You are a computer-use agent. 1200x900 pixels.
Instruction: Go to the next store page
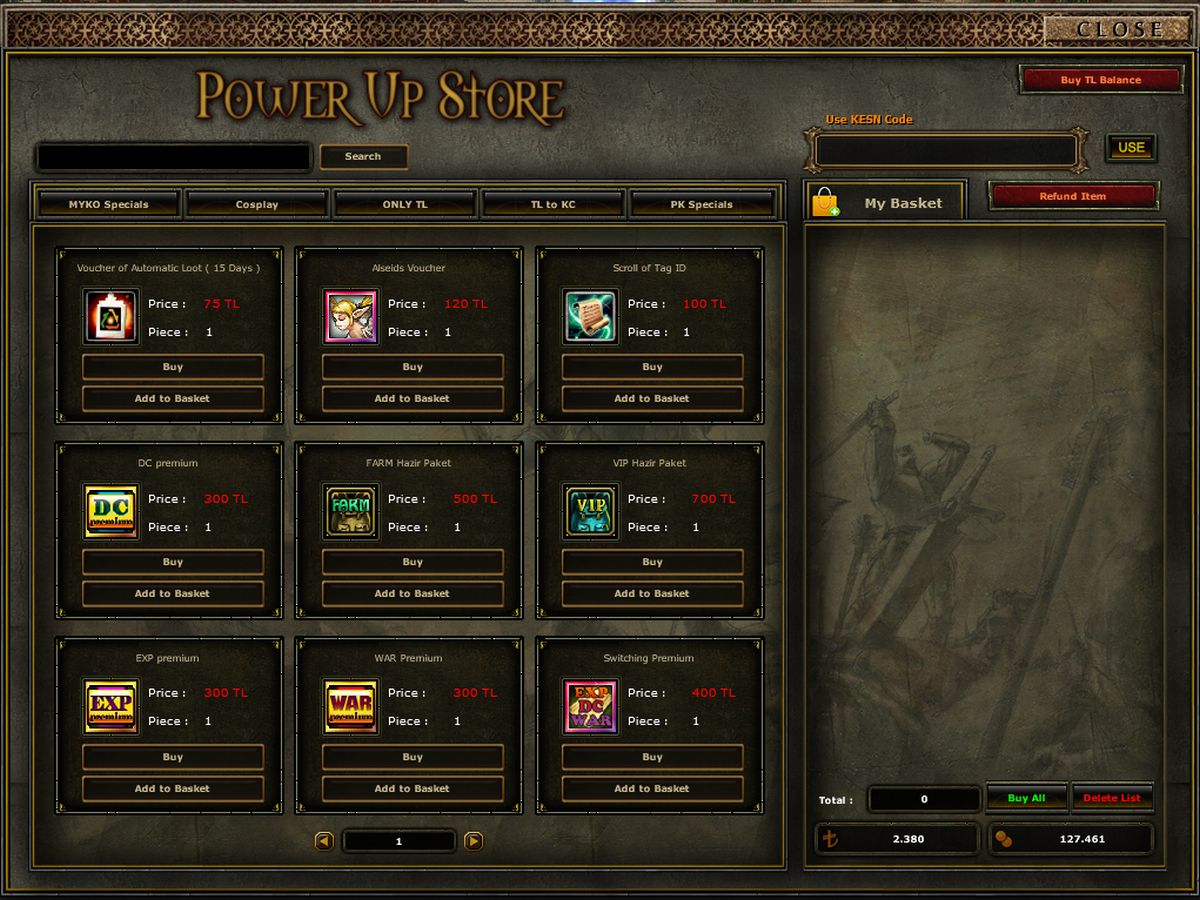(474, 841)
